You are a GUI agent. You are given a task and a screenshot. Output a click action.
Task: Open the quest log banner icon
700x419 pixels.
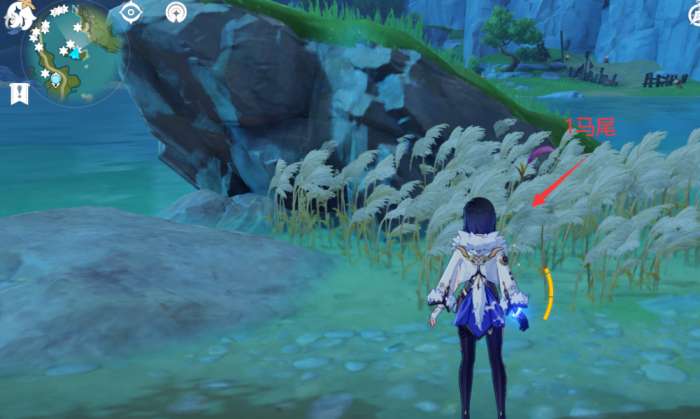pyautogui.click(x=19, y=93)
